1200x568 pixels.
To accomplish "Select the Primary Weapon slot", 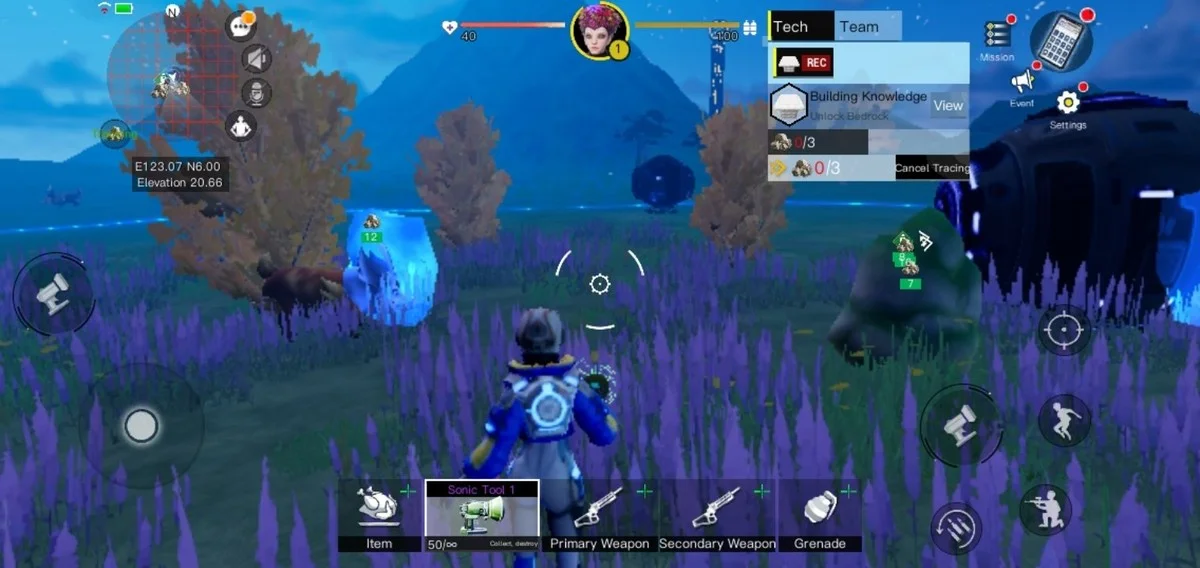I will coord(600,514).
